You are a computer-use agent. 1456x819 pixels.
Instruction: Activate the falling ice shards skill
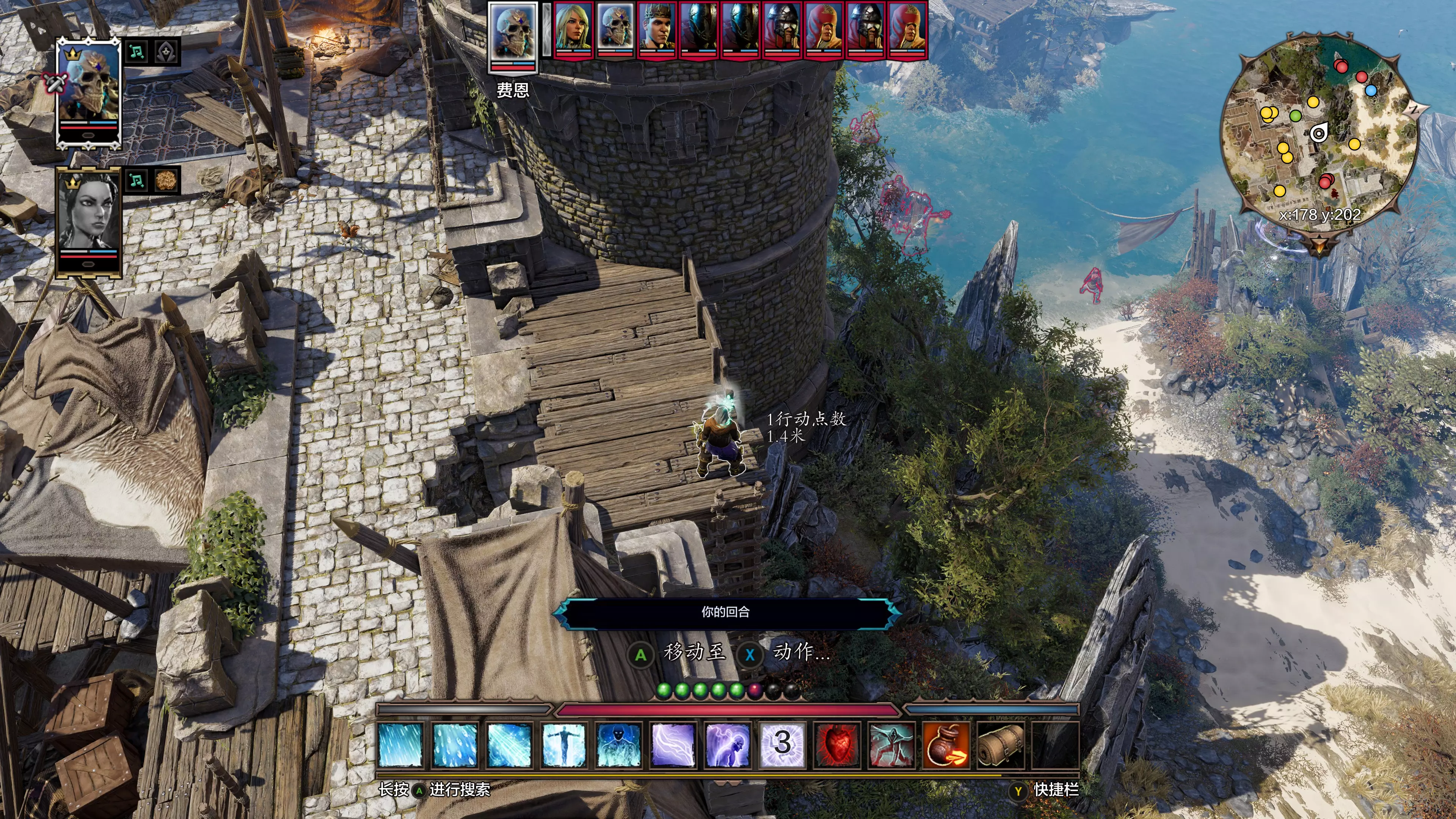tap(455, 744)
